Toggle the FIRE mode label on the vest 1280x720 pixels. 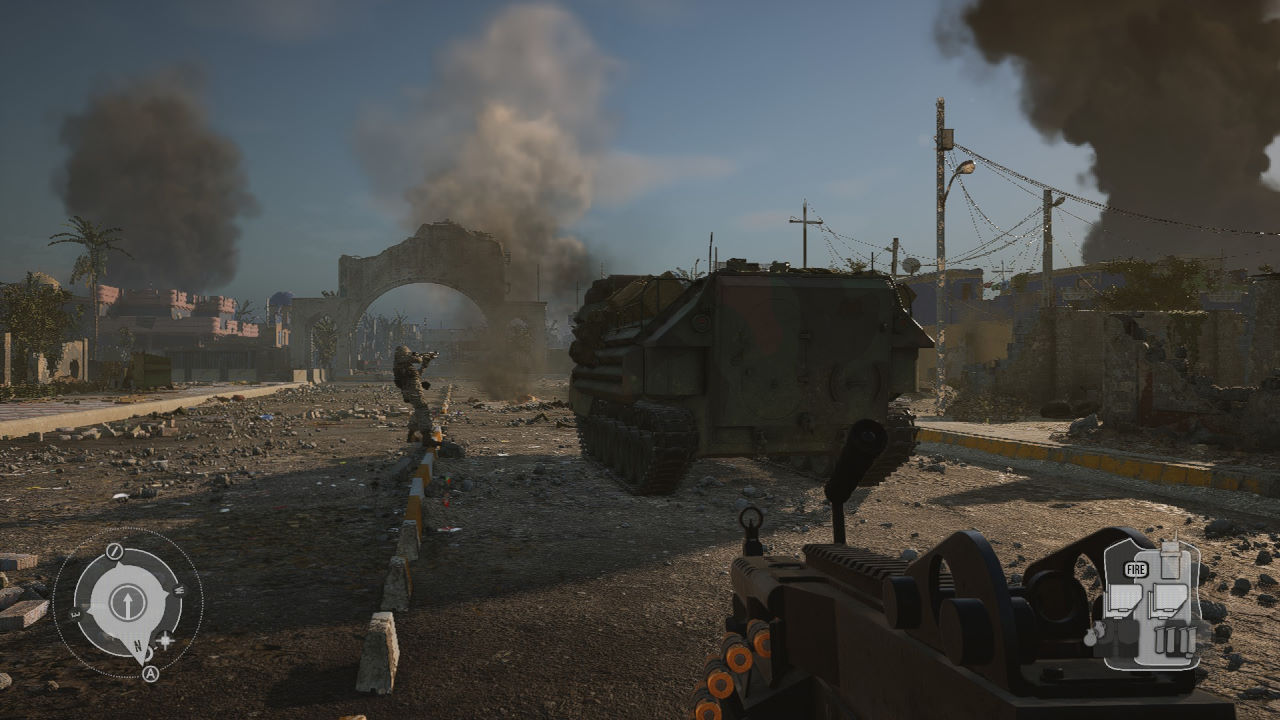(1135, 570)
